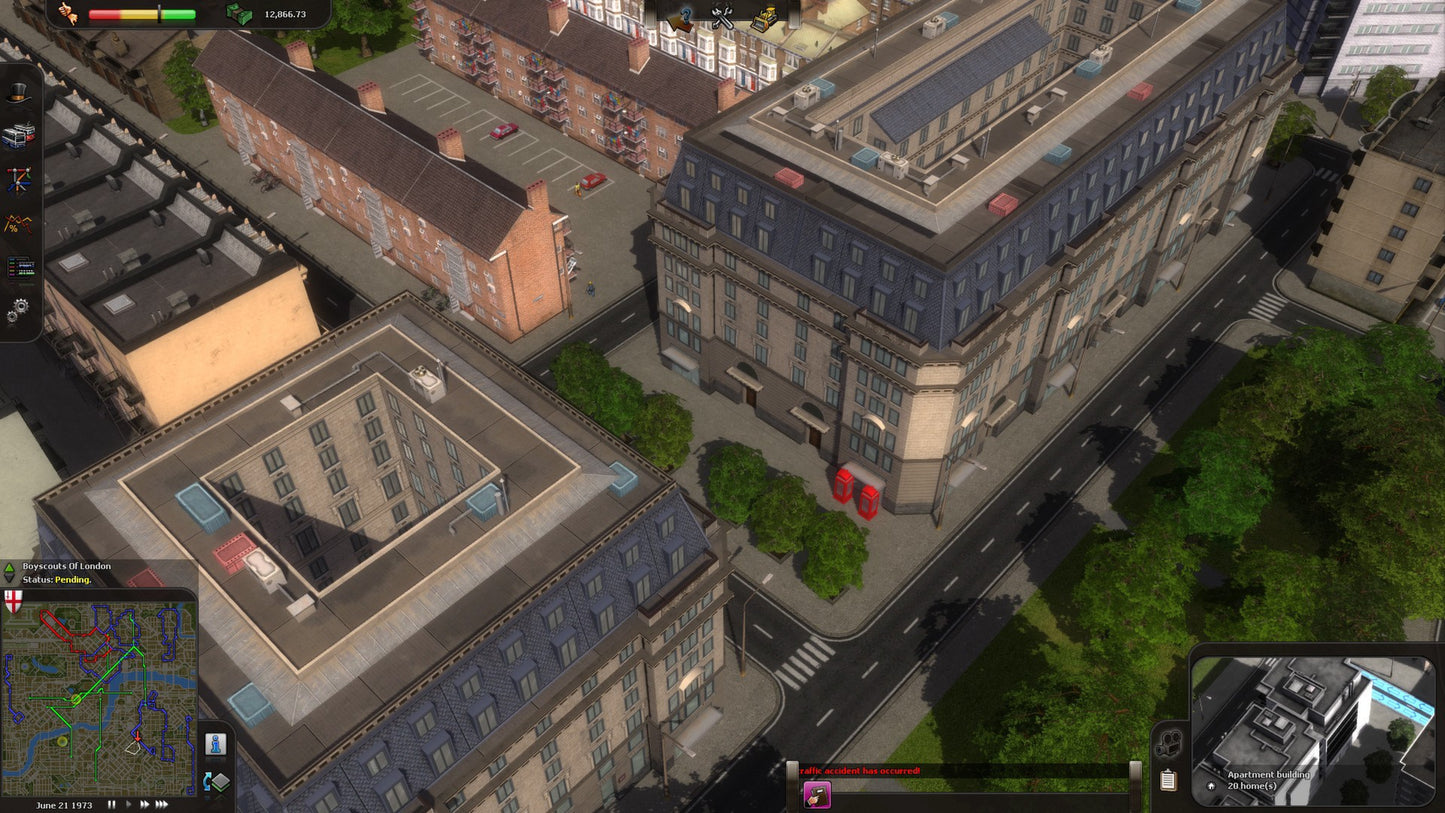Toggle the map layers overlay button
Image resolution: width=1445 pixels, height=813 pixels.
click(x=219, y=780)
